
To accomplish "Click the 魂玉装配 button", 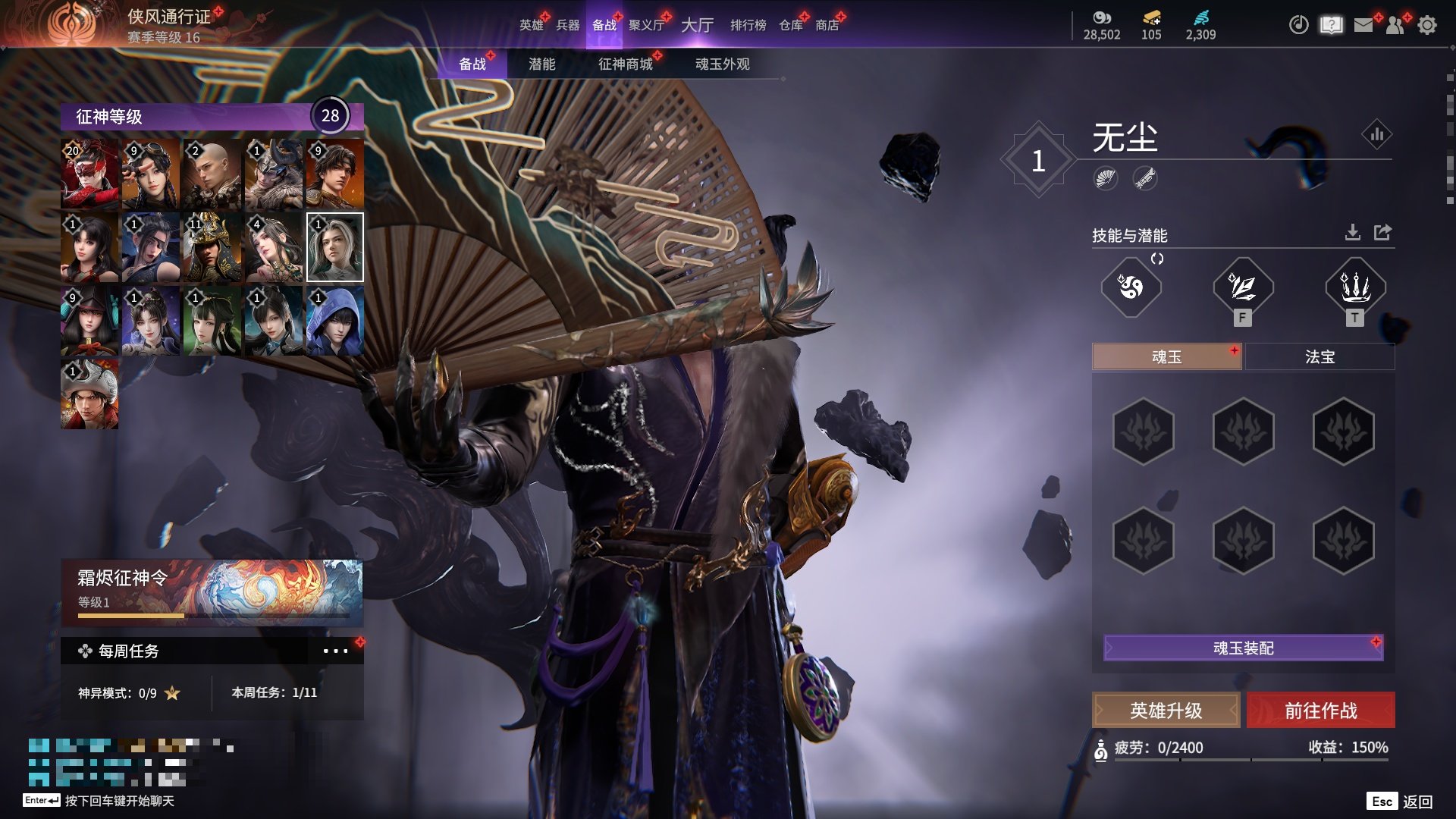I will click(x=1243, y=648).
